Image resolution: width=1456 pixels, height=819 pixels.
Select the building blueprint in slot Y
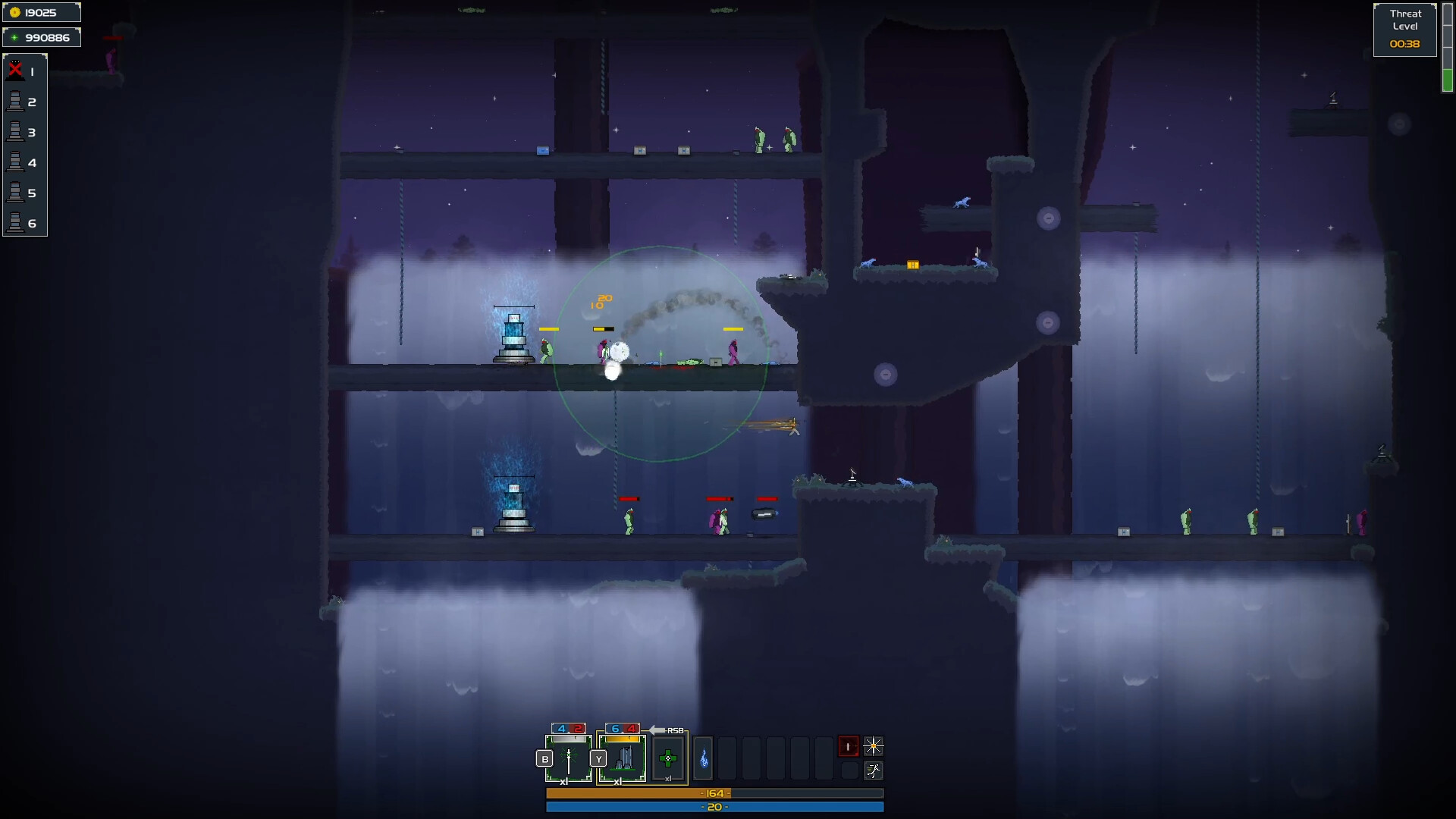click(623, 758)
